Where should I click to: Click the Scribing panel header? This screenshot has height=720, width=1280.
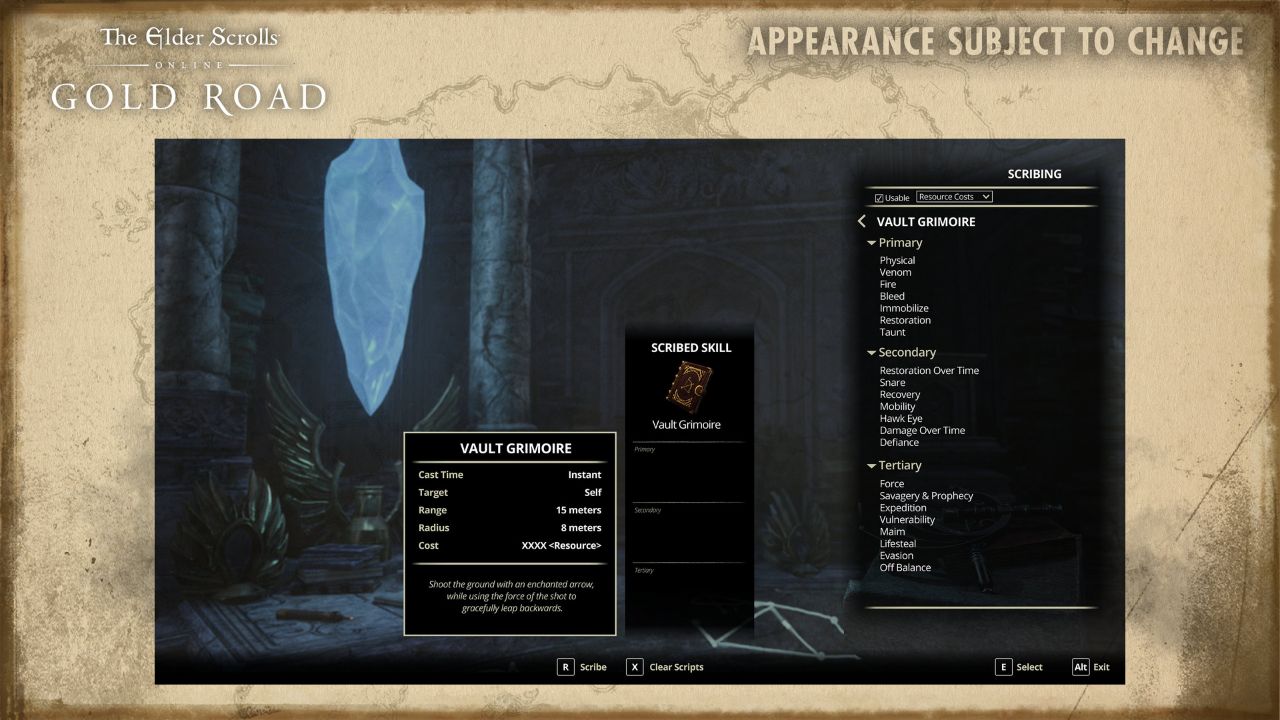(x=1035, y=173)
